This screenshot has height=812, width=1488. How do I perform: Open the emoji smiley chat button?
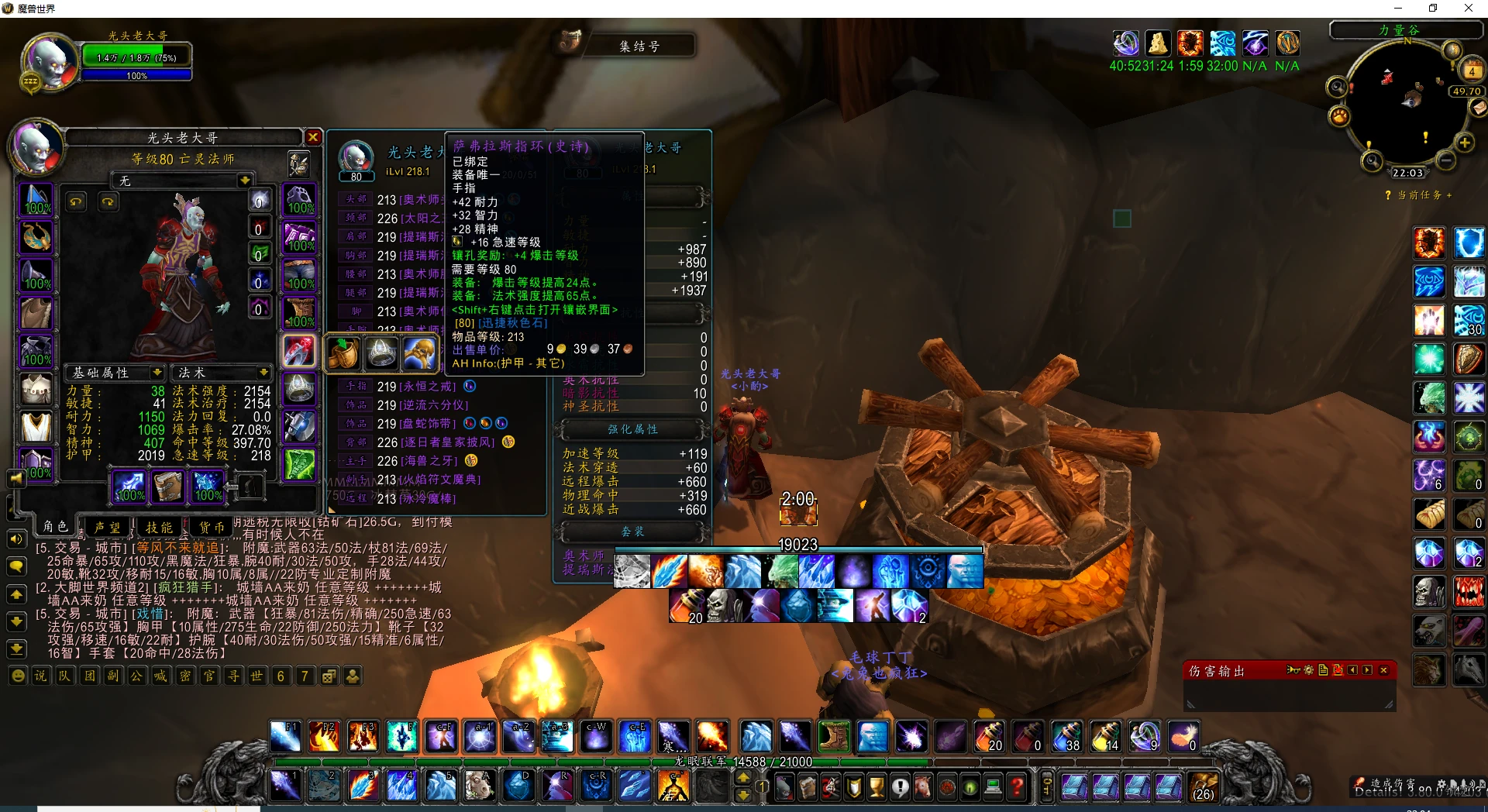[17, 676]
